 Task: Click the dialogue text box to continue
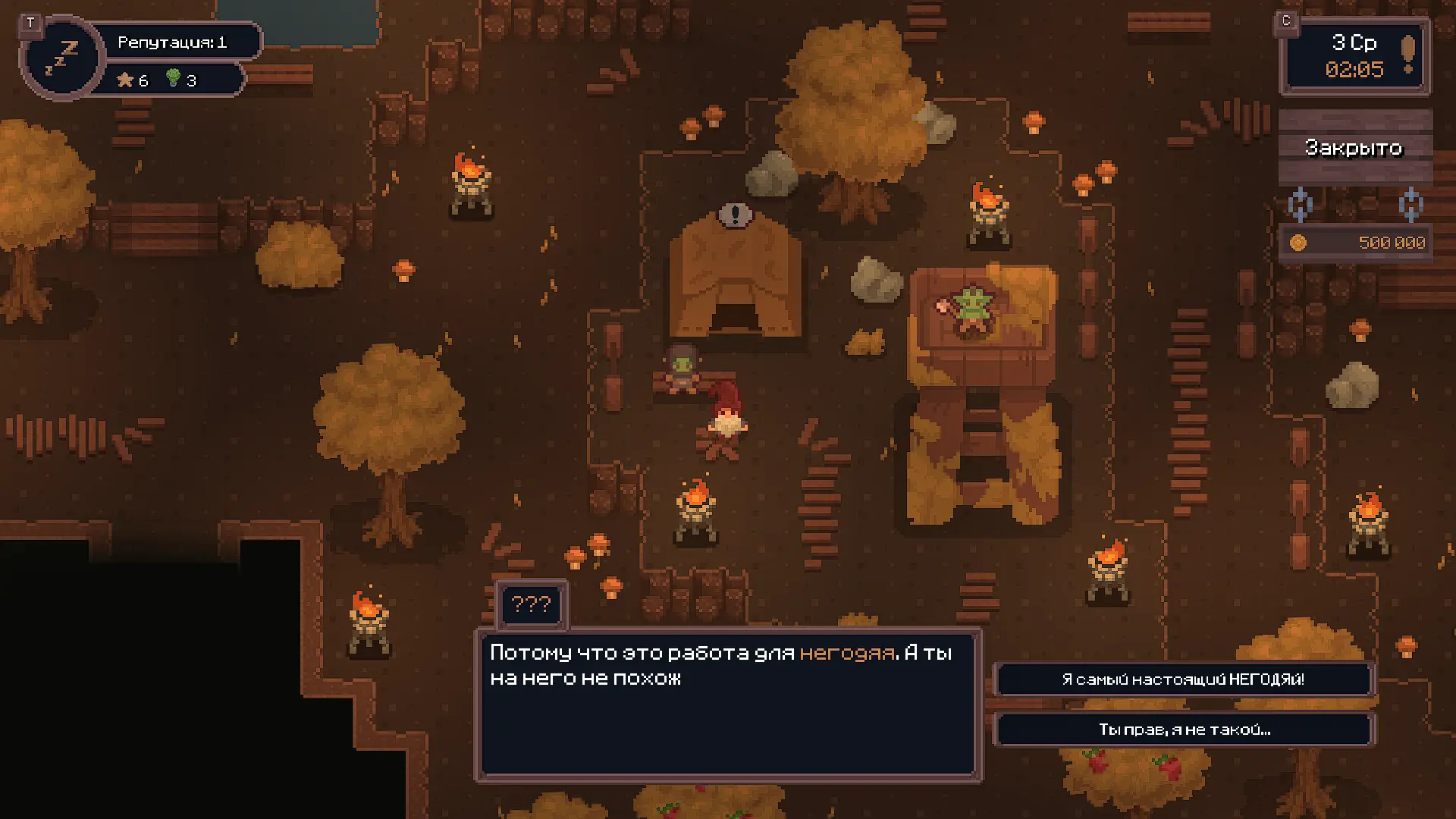tap(728, 704)
